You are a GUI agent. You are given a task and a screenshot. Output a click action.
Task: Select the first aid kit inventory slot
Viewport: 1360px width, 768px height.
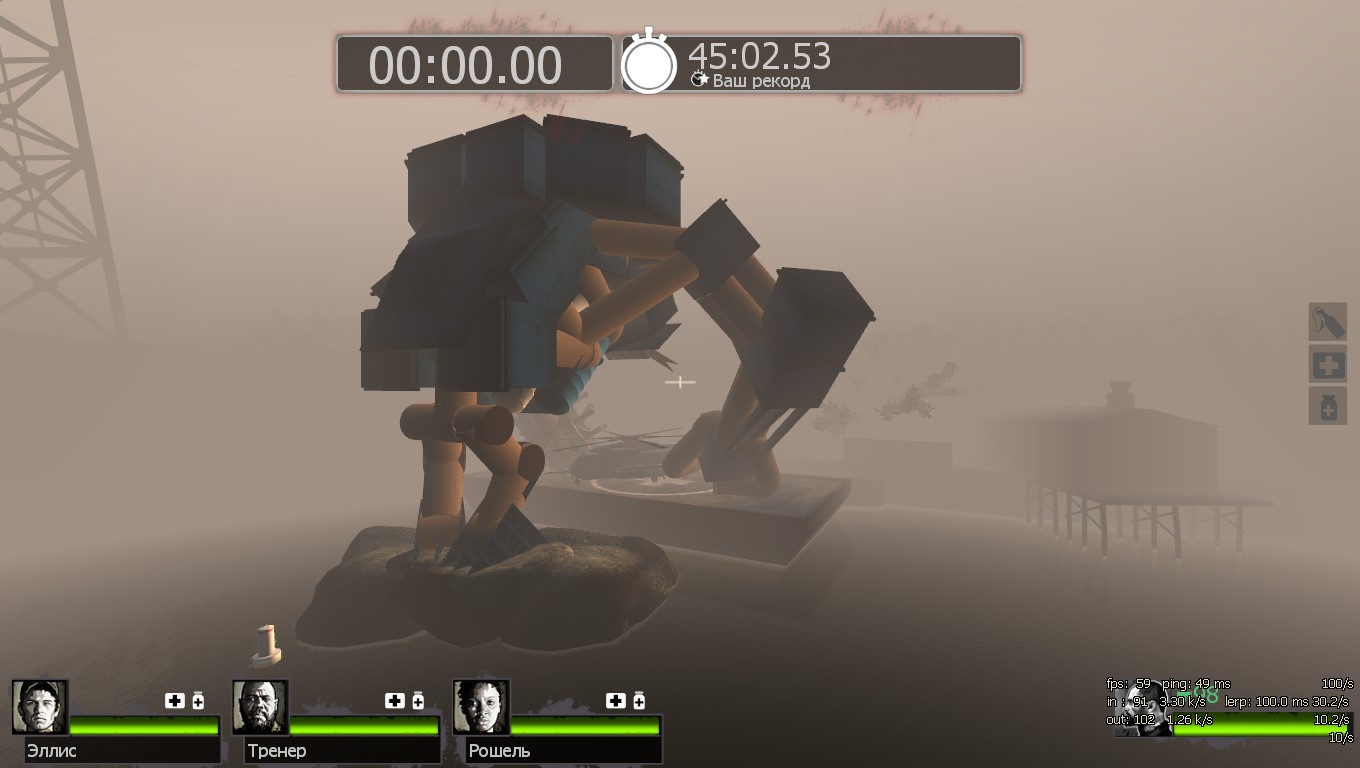click(x=1328, y=365)
